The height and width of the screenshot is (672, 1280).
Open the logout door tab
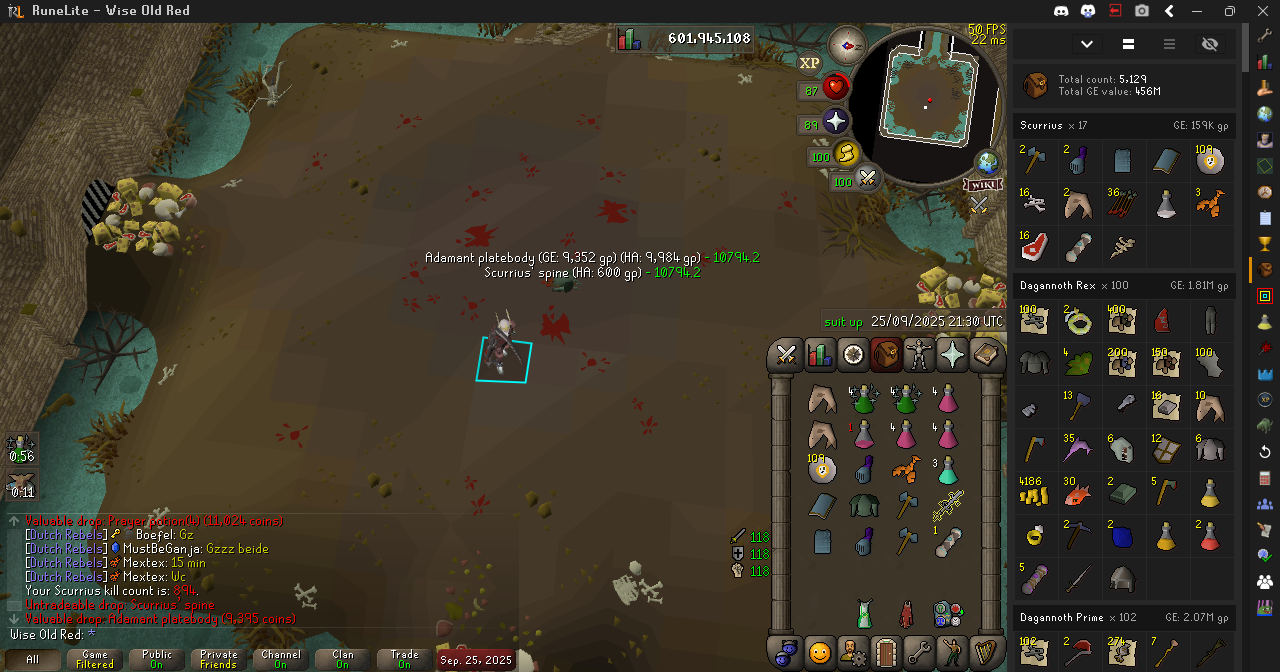point(886,652)
